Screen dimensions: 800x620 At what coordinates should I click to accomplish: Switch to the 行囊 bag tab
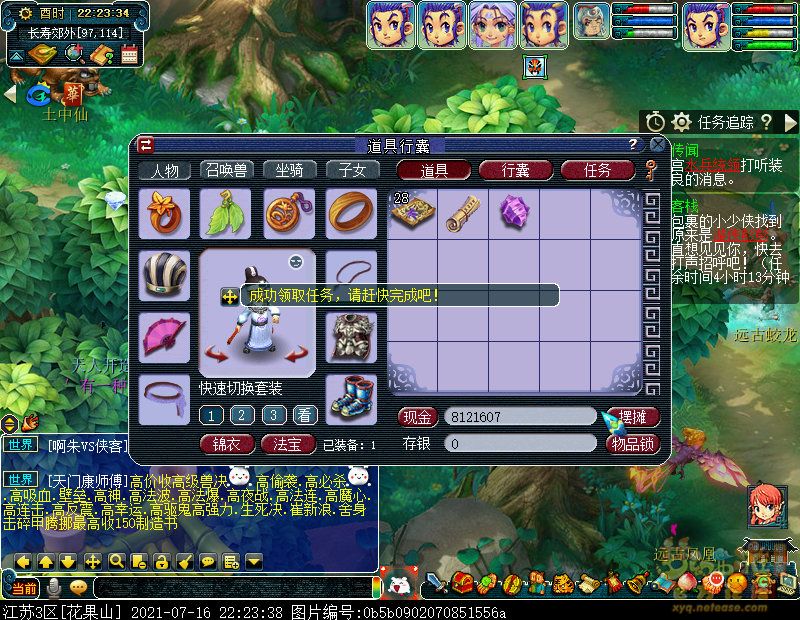pyautogui.click(x=516, y=170)
